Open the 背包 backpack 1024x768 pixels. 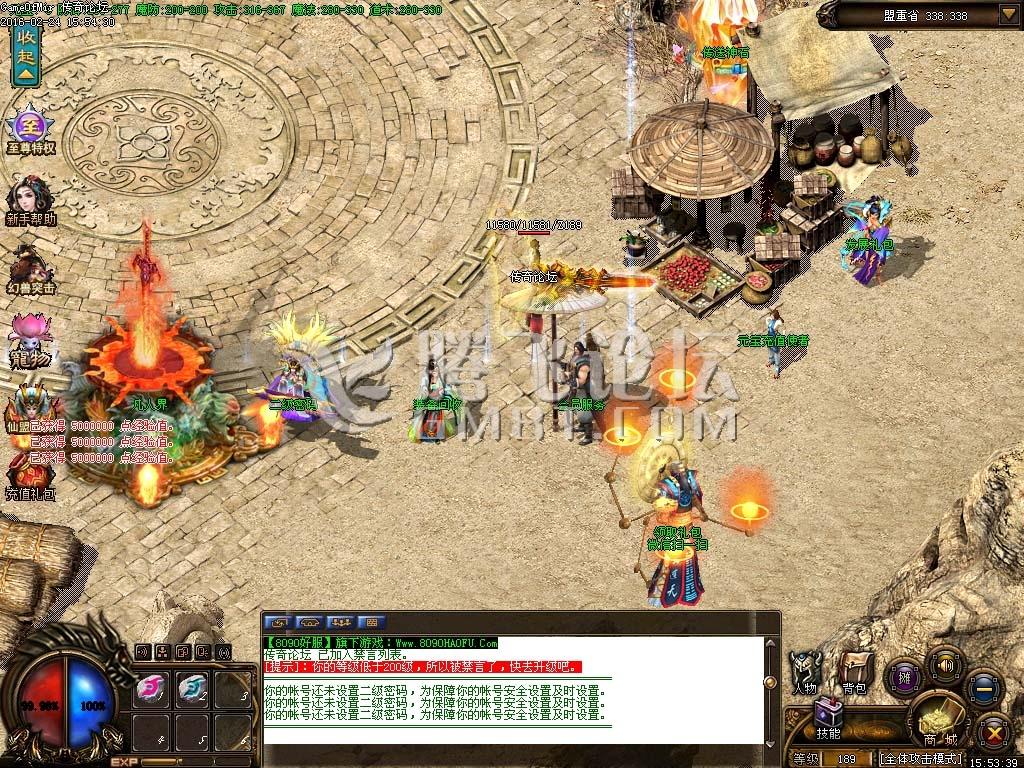854,666
